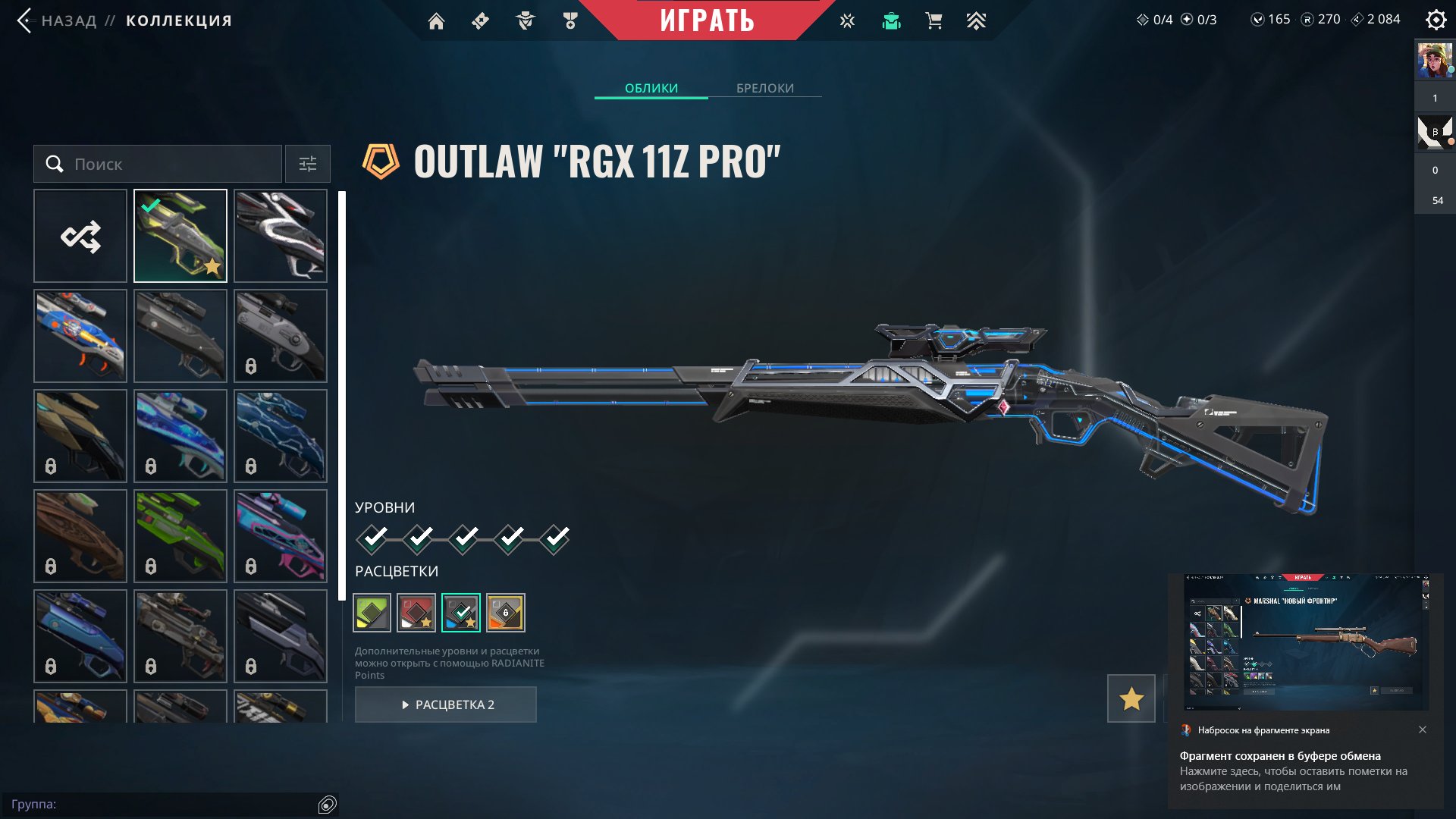
Task: Open the player avatar in social panel
Action: [x=1434, y=61]
